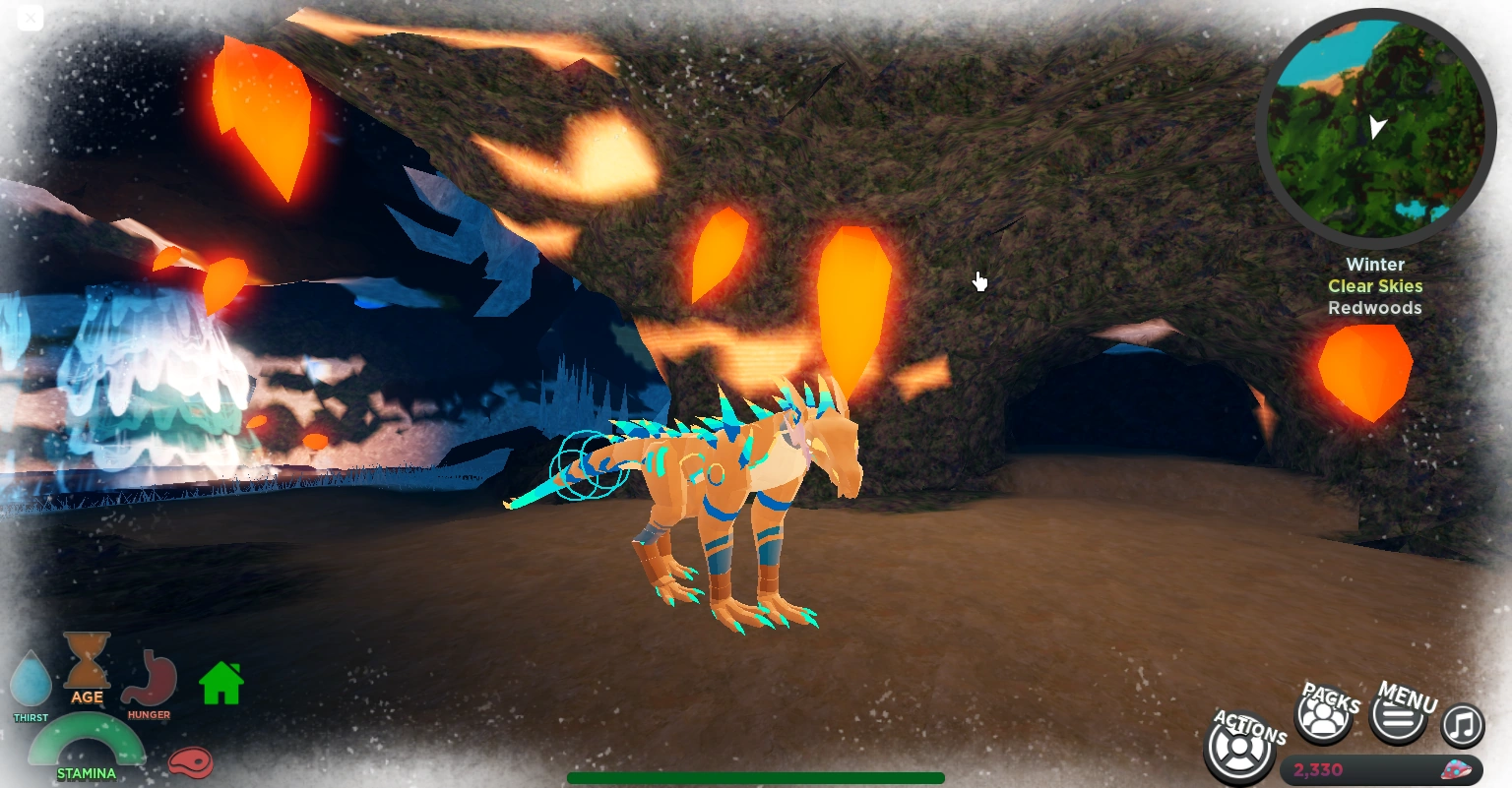The image size is (1512, 788).
Task: Click the player arrow on the minimap
Action: pyautogui.click(x=1377, y=127)
